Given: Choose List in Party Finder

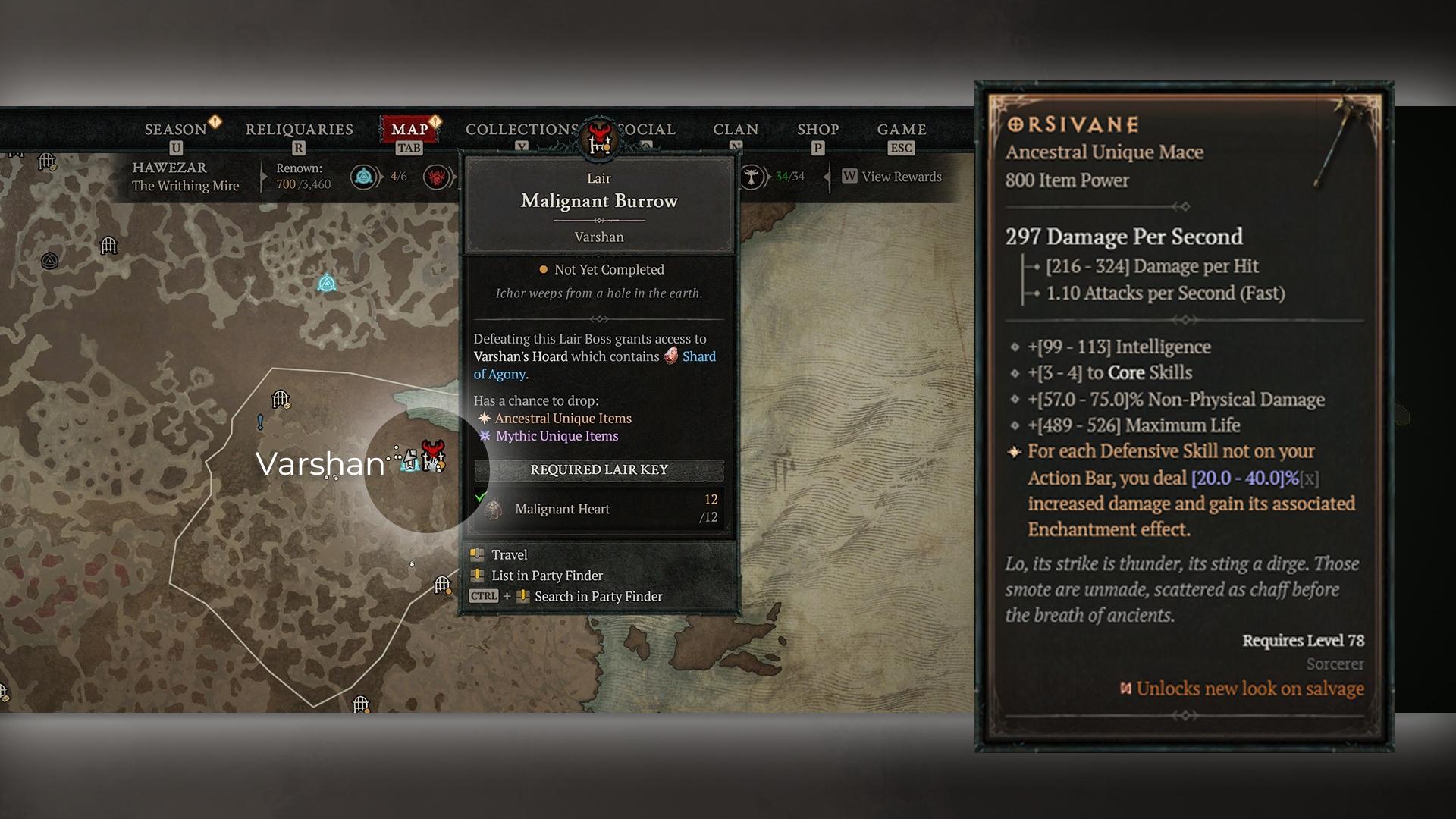Looking at the screenshot, I should point(546,576).
